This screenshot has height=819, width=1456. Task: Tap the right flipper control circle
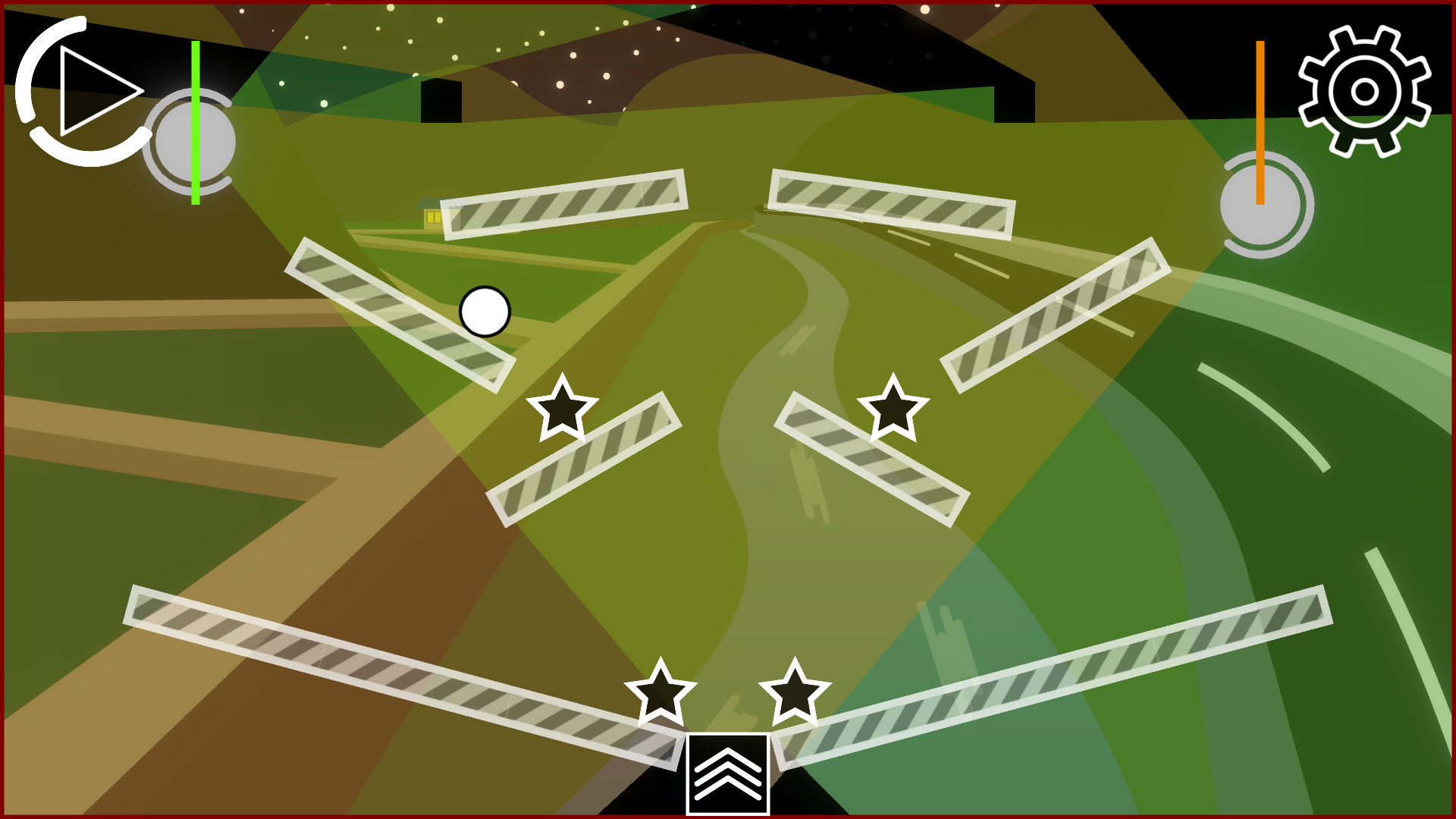pos(1262,205)
